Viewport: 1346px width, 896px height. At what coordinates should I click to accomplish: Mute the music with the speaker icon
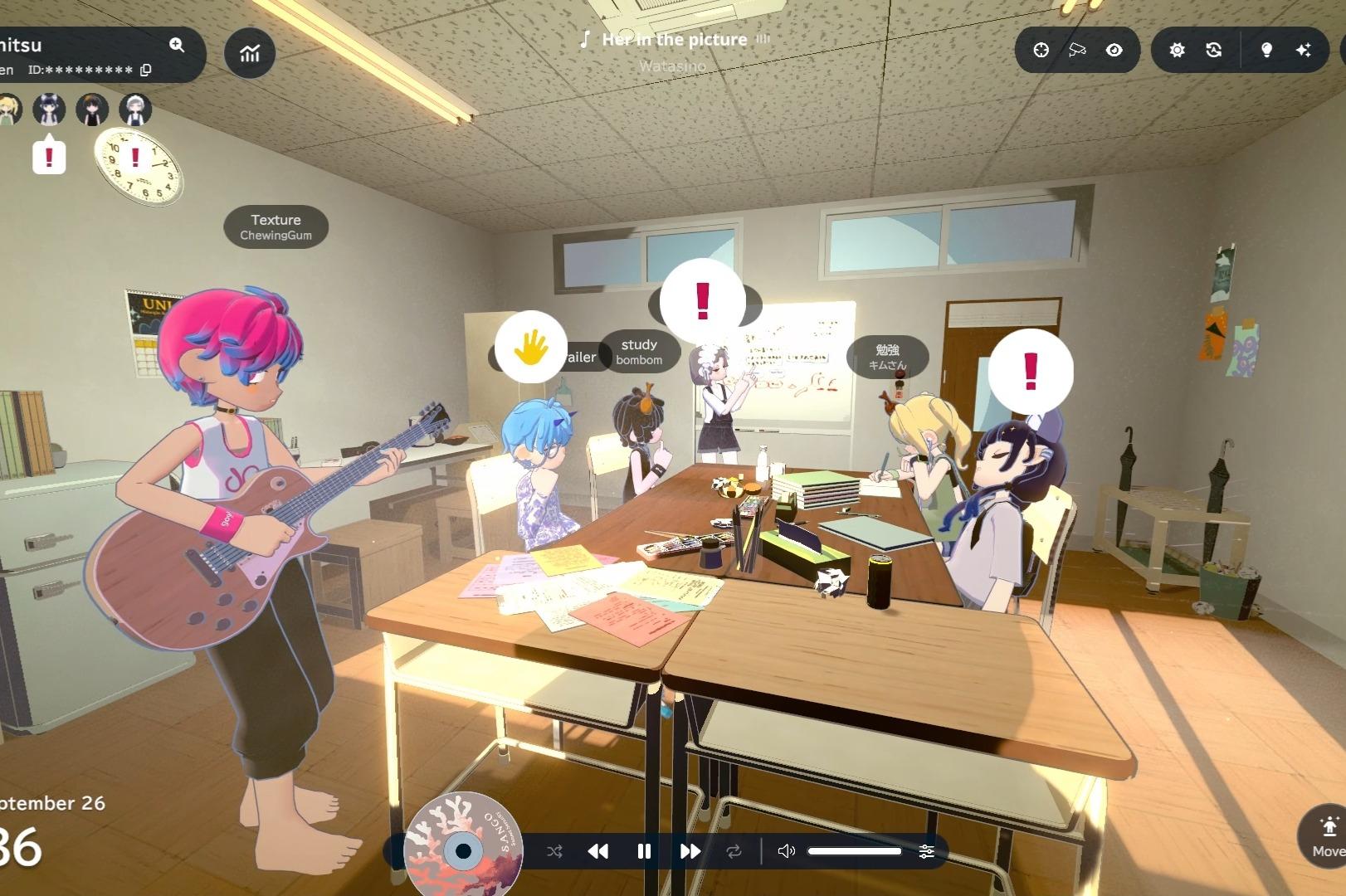point(786,851)
